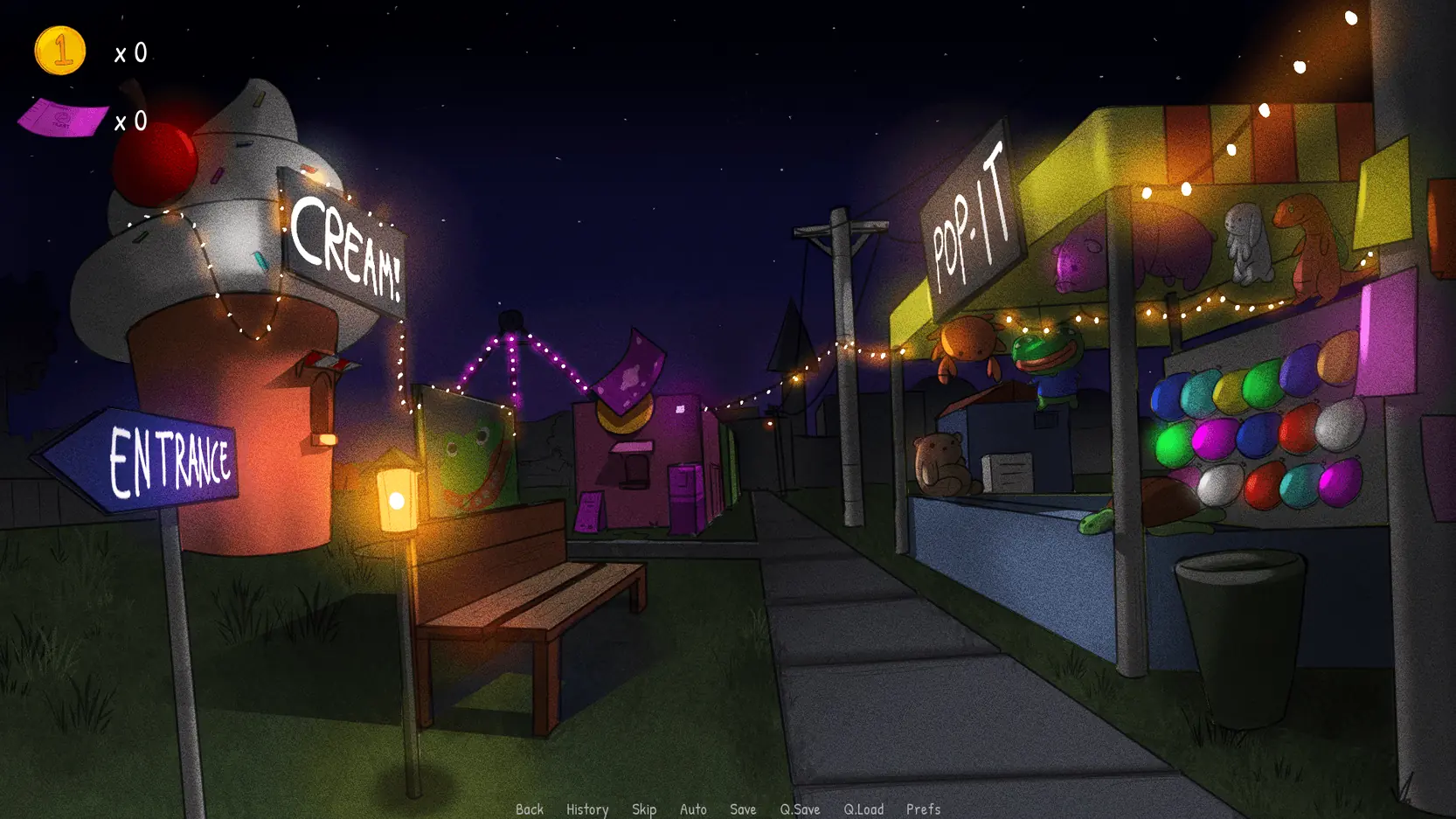Open the Save menu
1456x819 pixels.
click(743, 809)
